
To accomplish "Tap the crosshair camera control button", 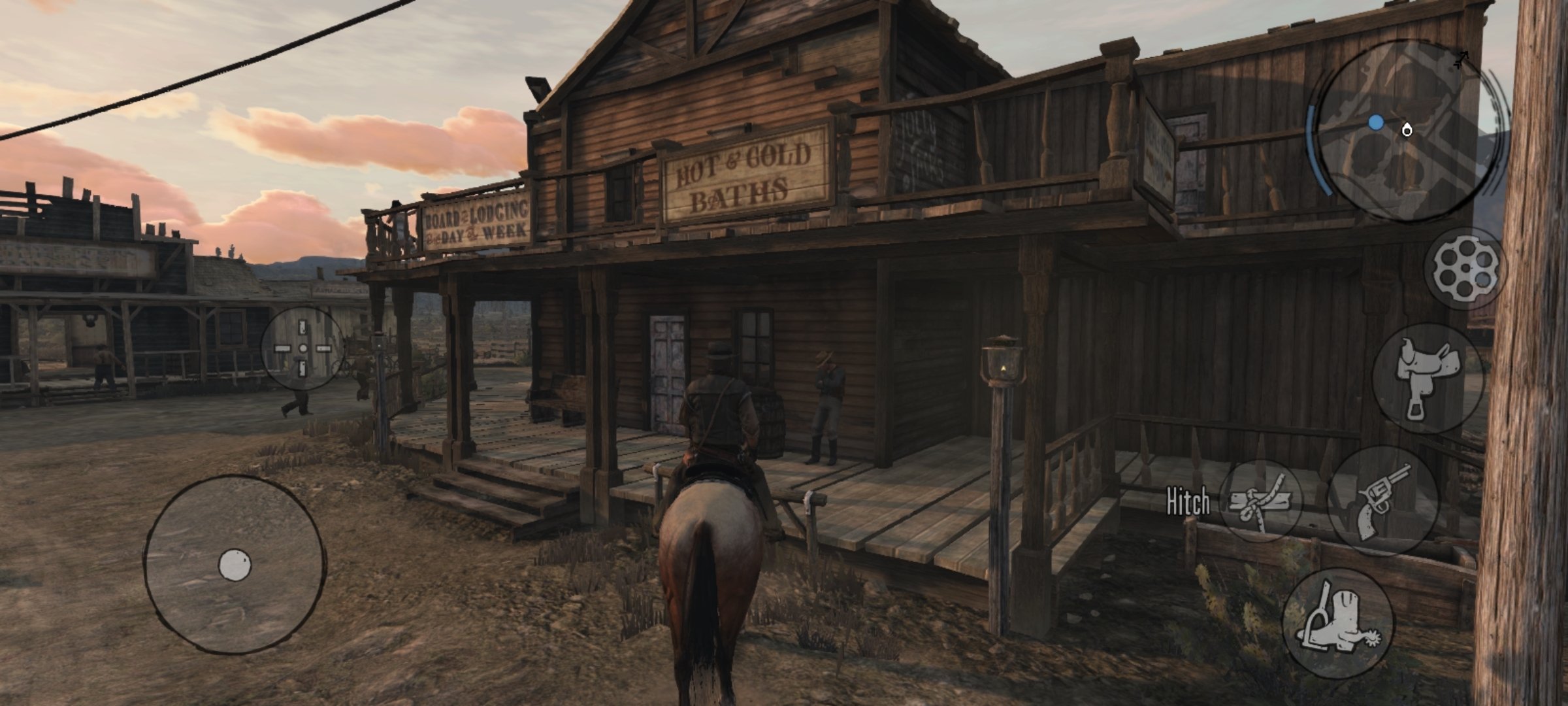I will tap(302, 349).
